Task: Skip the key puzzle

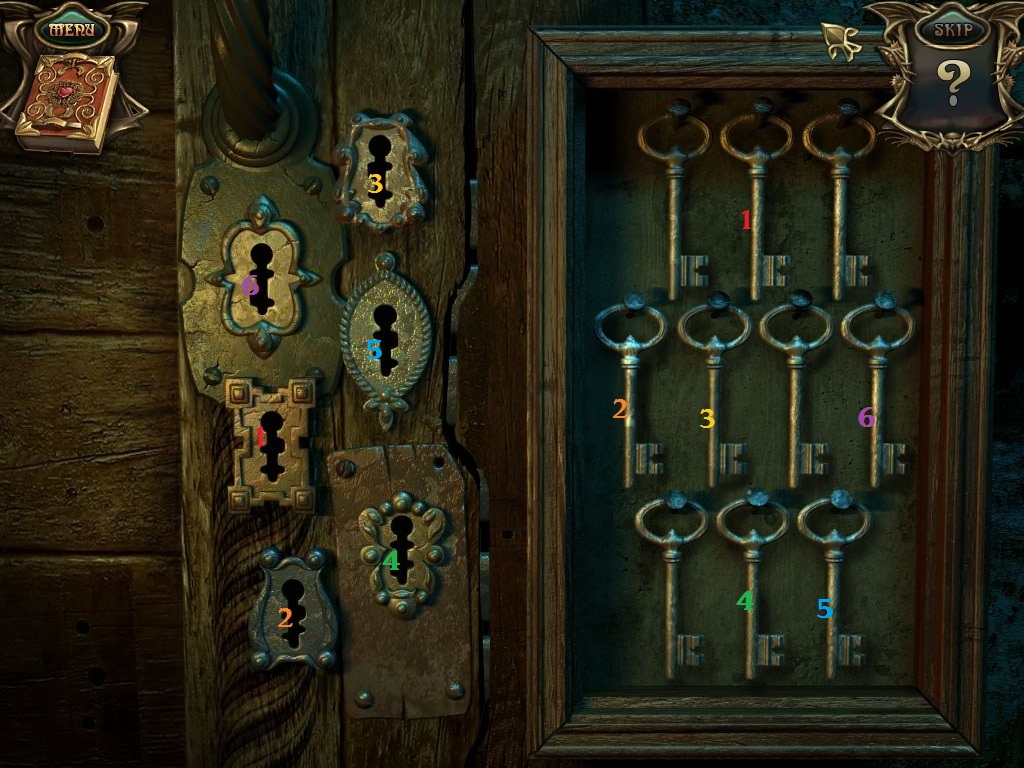Action: tap(951, 29)
